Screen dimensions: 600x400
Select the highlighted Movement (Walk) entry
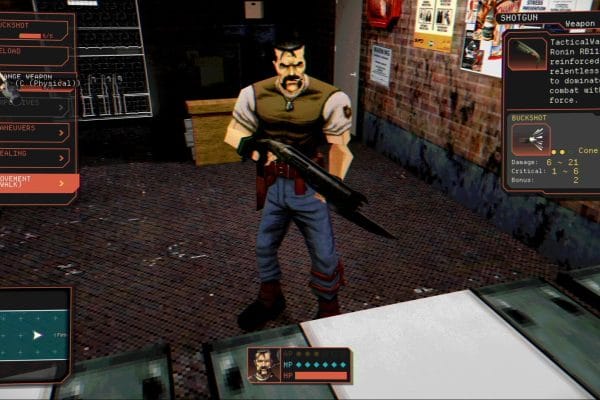(x=36, y=183)
